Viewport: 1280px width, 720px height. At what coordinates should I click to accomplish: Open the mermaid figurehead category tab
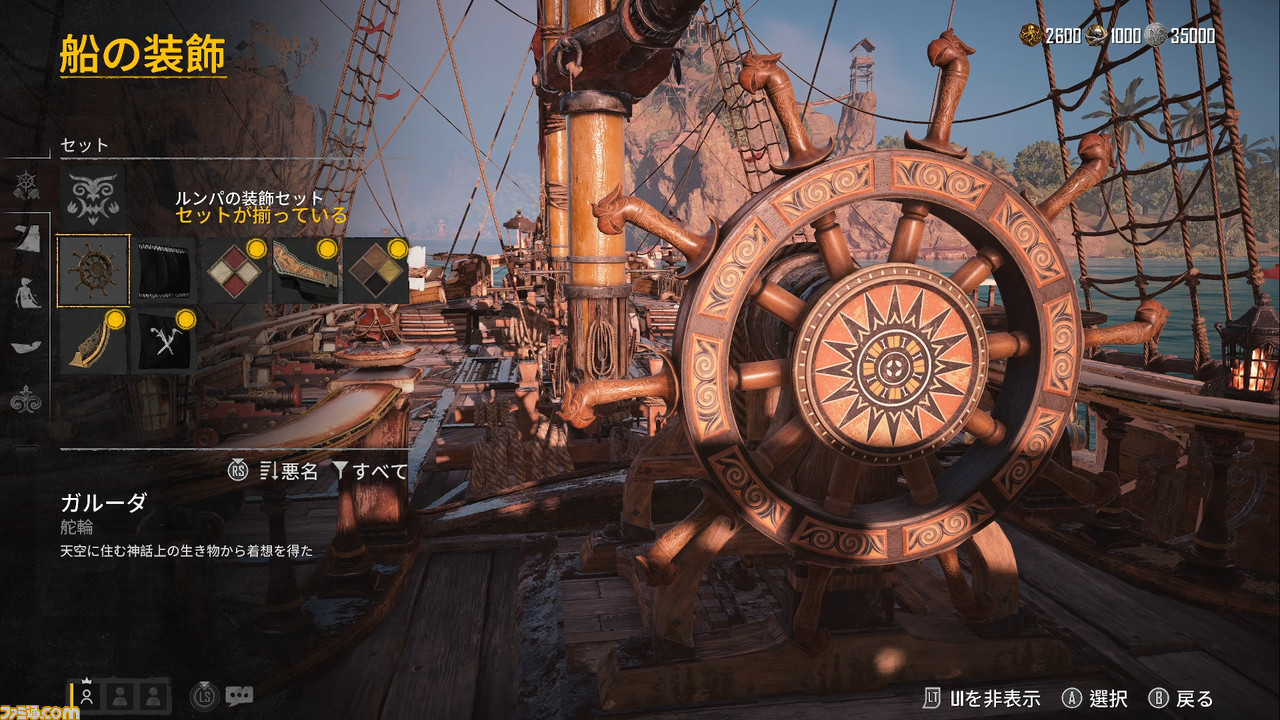click(25, 291)
